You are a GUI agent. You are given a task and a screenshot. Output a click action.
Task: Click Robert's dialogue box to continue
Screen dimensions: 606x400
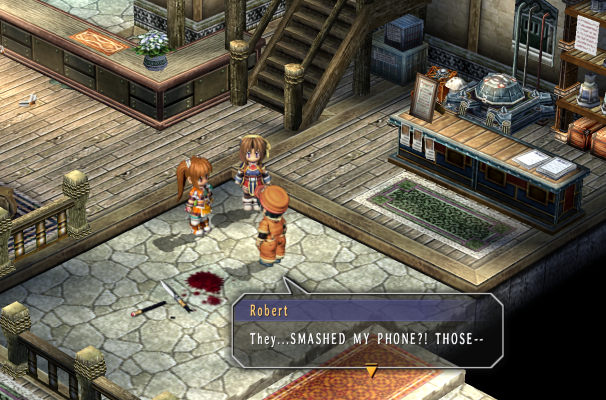coord(367,331)
